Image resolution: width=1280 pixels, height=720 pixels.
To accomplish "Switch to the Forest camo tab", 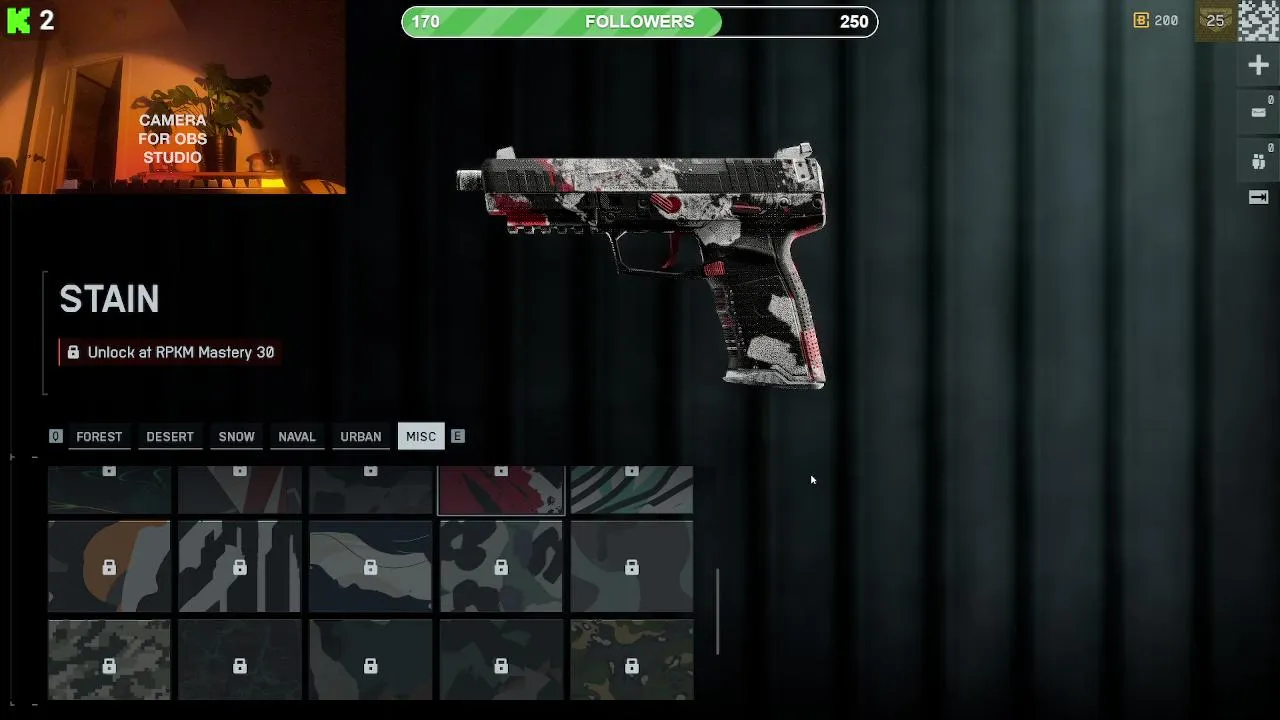I will (99, 437).
